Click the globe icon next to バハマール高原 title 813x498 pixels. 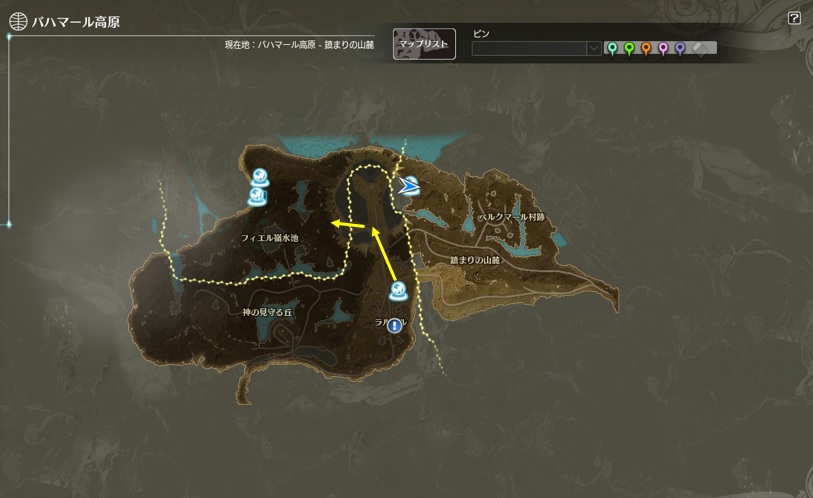click(x=18, y=21)
